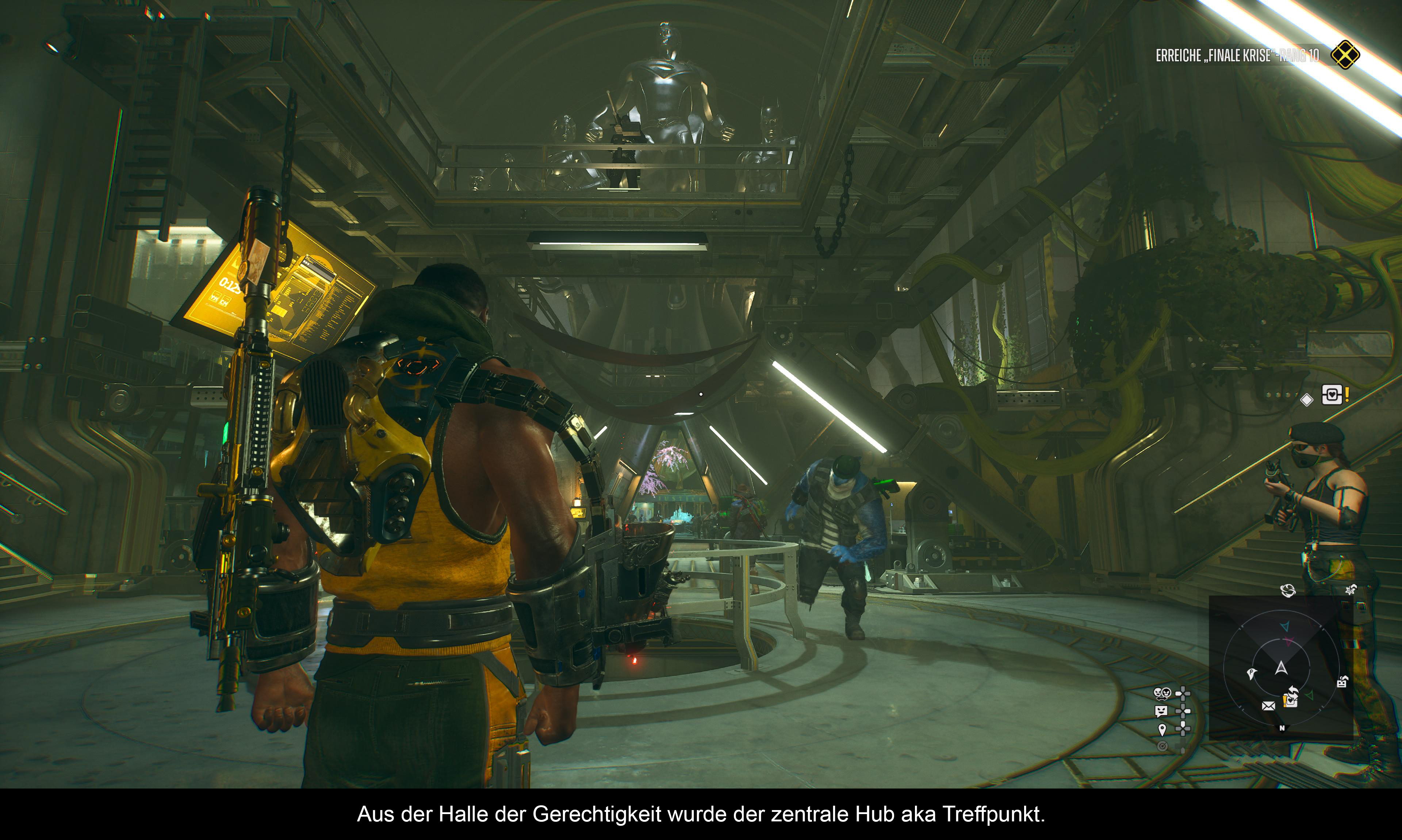Select the "Erreiche Finale Krise-Rang 10" objective tracker
This screenshot has width=1402, height=840.
click(1237, 55)
